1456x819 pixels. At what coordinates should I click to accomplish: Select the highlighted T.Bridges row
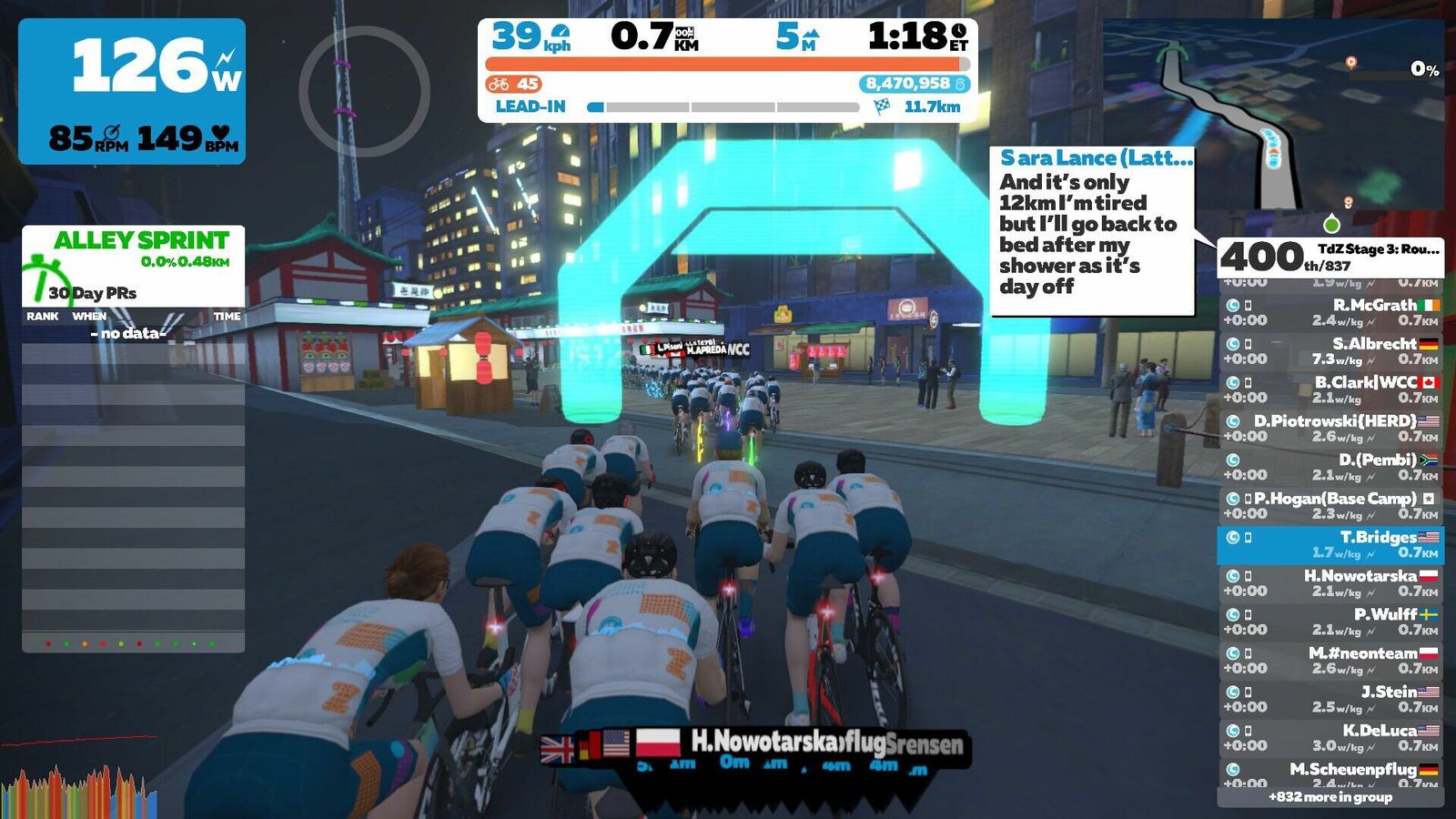click(x=1330, y=544)
